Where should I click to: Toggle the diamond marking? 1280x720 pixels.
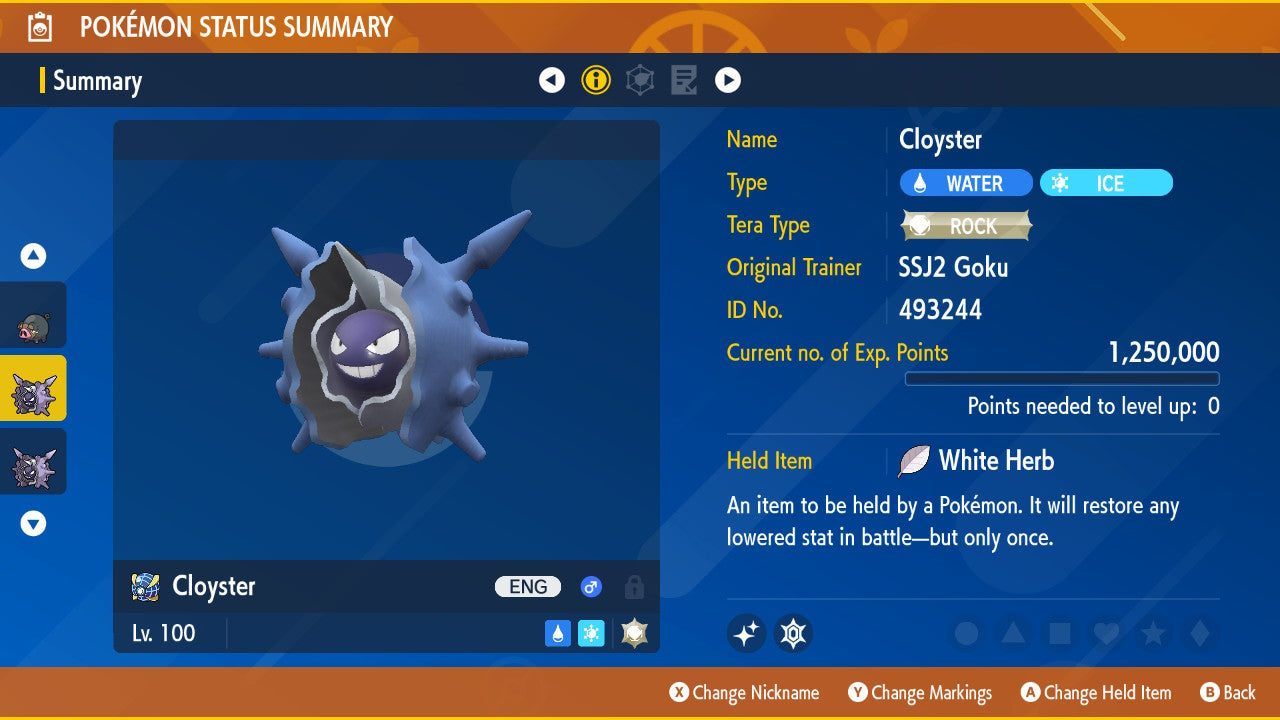pos(1197,633)
